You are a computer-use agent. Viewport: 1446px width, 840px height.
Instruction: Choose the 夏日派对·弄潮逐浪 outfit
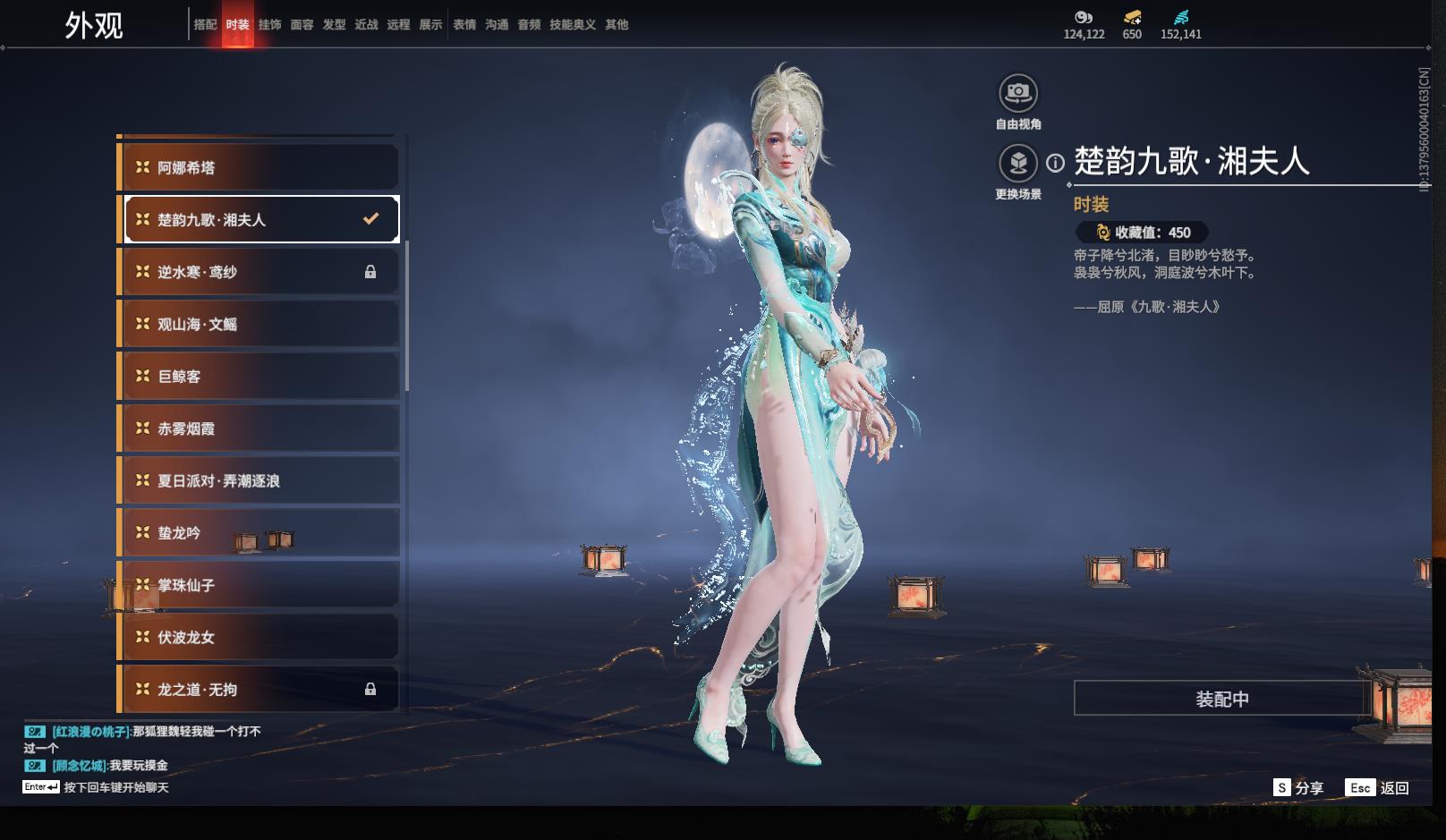(x=259, y=480)
